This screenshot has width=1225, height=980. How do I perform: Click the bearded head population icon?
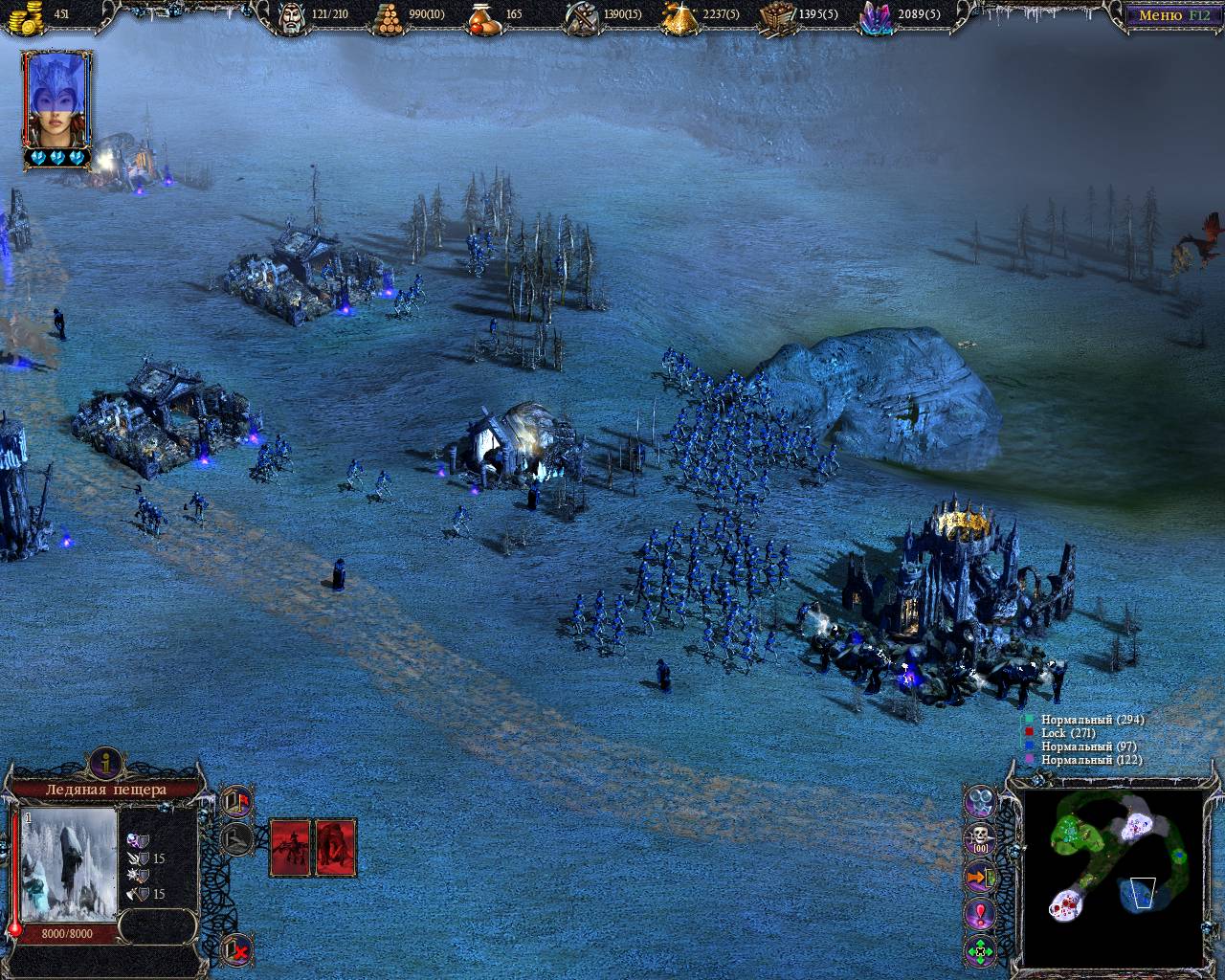point(292,16)
